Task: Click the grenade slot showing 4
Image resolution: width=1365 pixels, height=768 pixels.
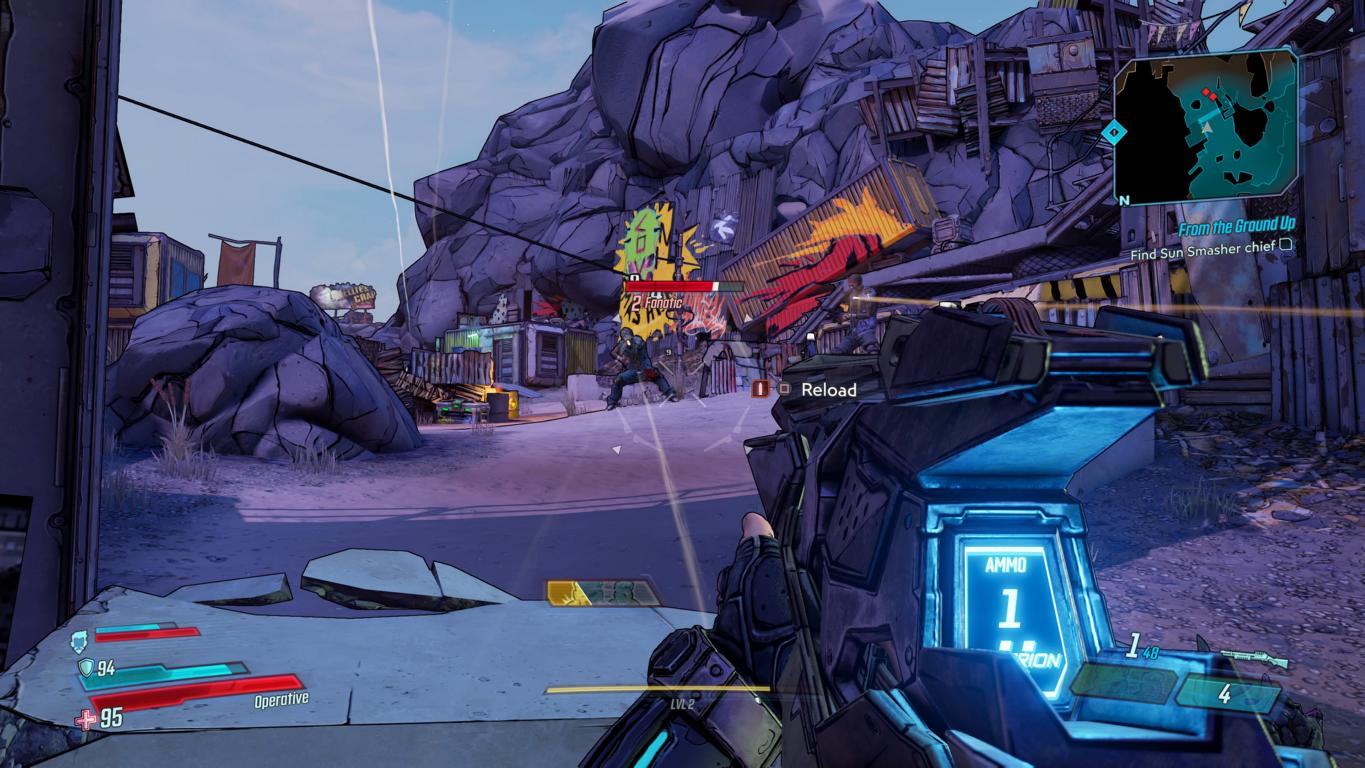Action: [1224, 694]
